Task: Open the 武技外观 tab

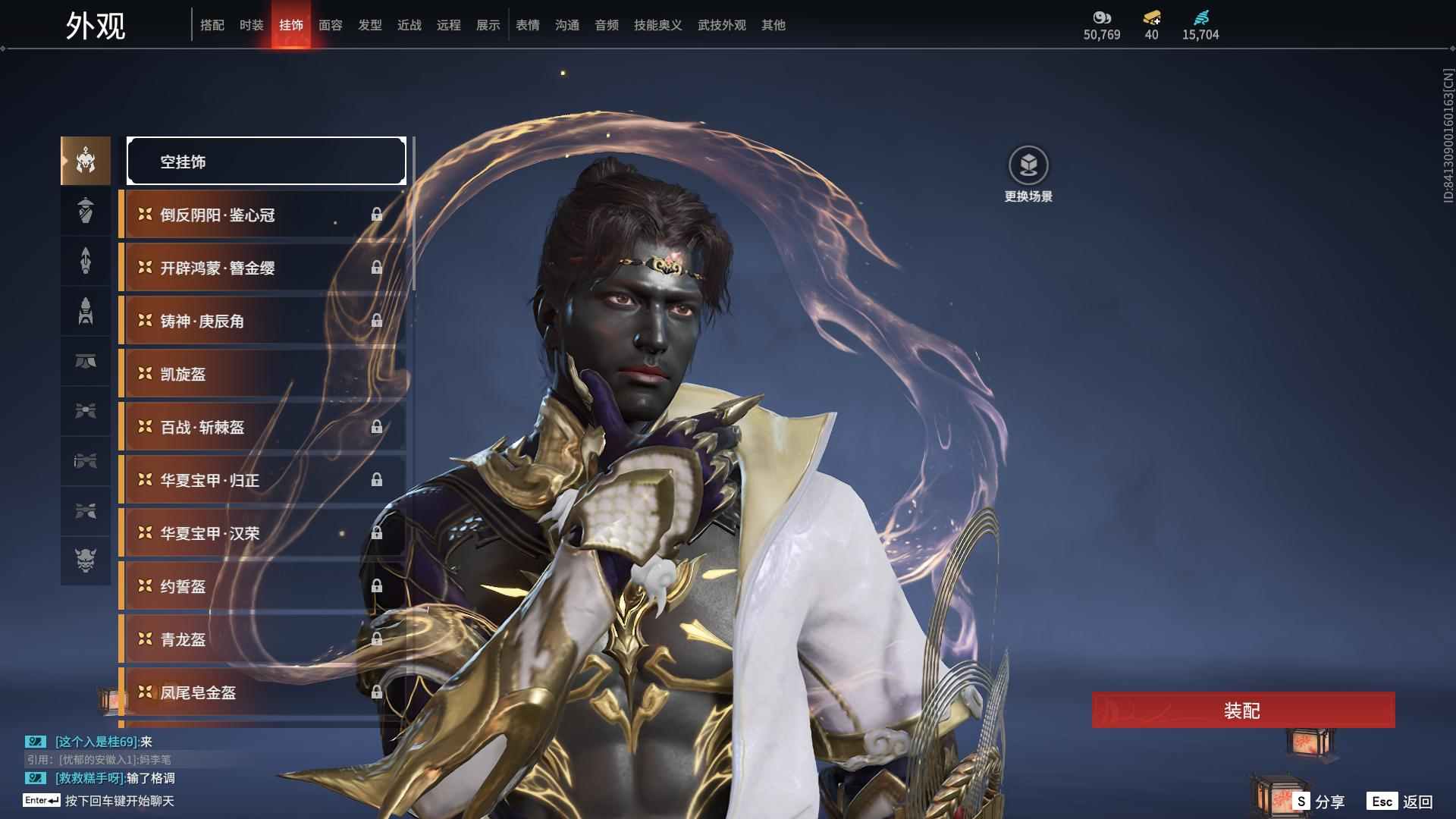Action: [721, 25]
